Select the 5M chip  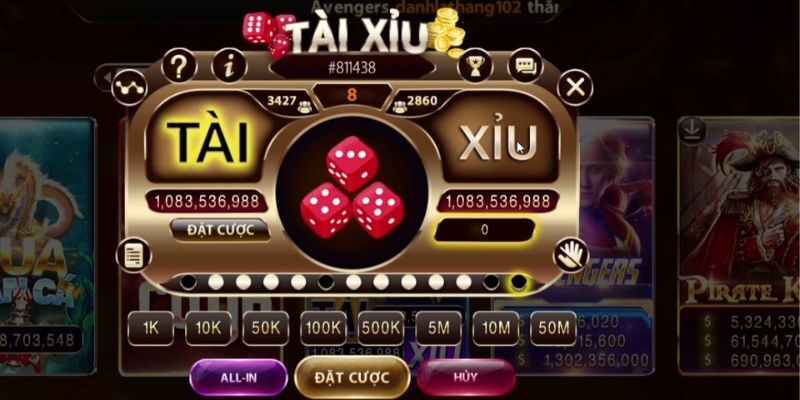click(438, 328)
